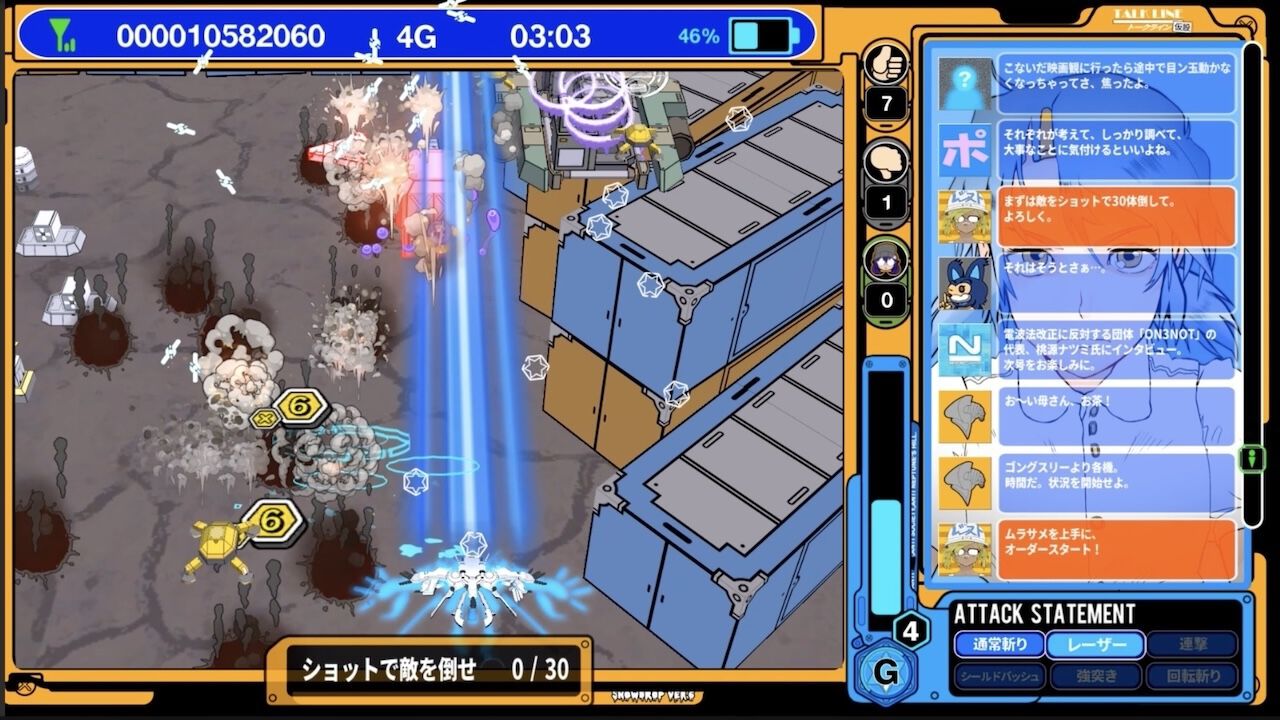Activate the 回転斬り attack option

pyautogui.click(x=1191, y=677)
